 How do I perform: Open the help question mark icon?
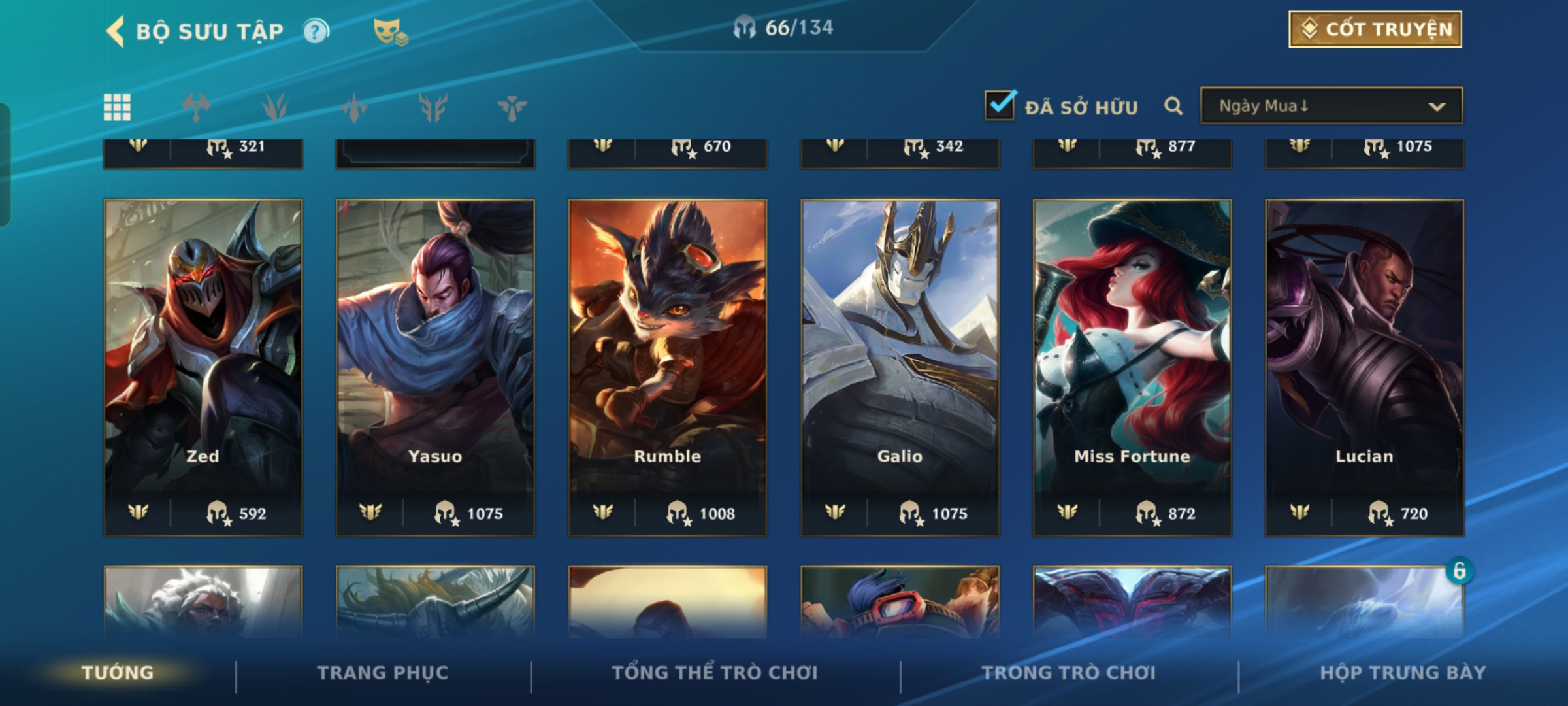[316, 31]
